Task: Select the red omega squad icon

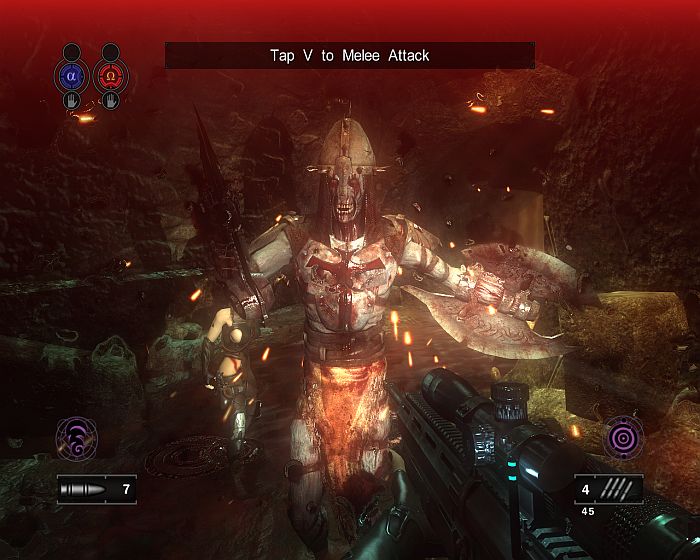Action: coord(110,75)
